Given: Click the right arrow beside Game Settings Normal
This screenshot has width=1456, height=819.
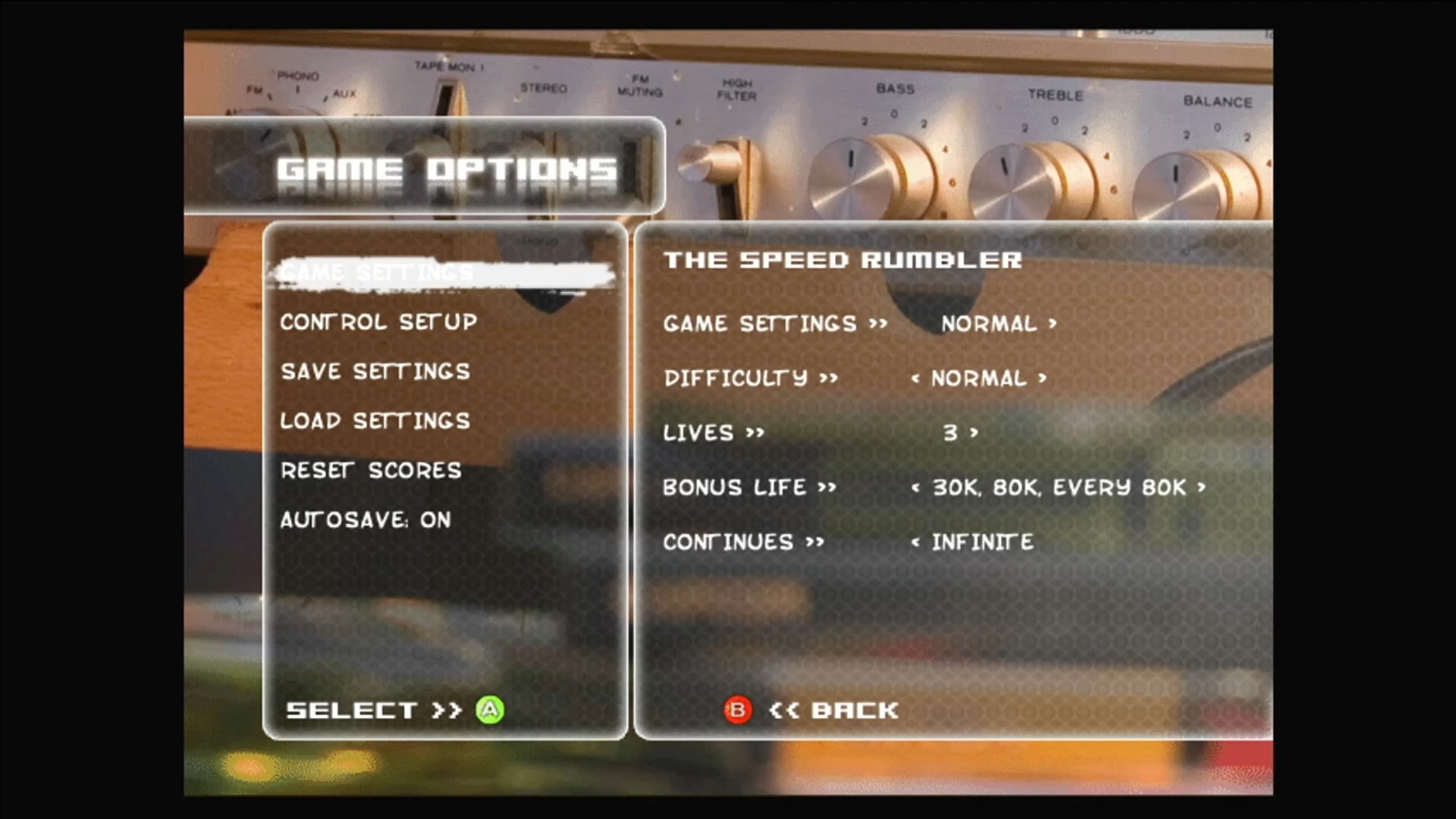Looking at the screenshot, I should (x=1053, y=324).
